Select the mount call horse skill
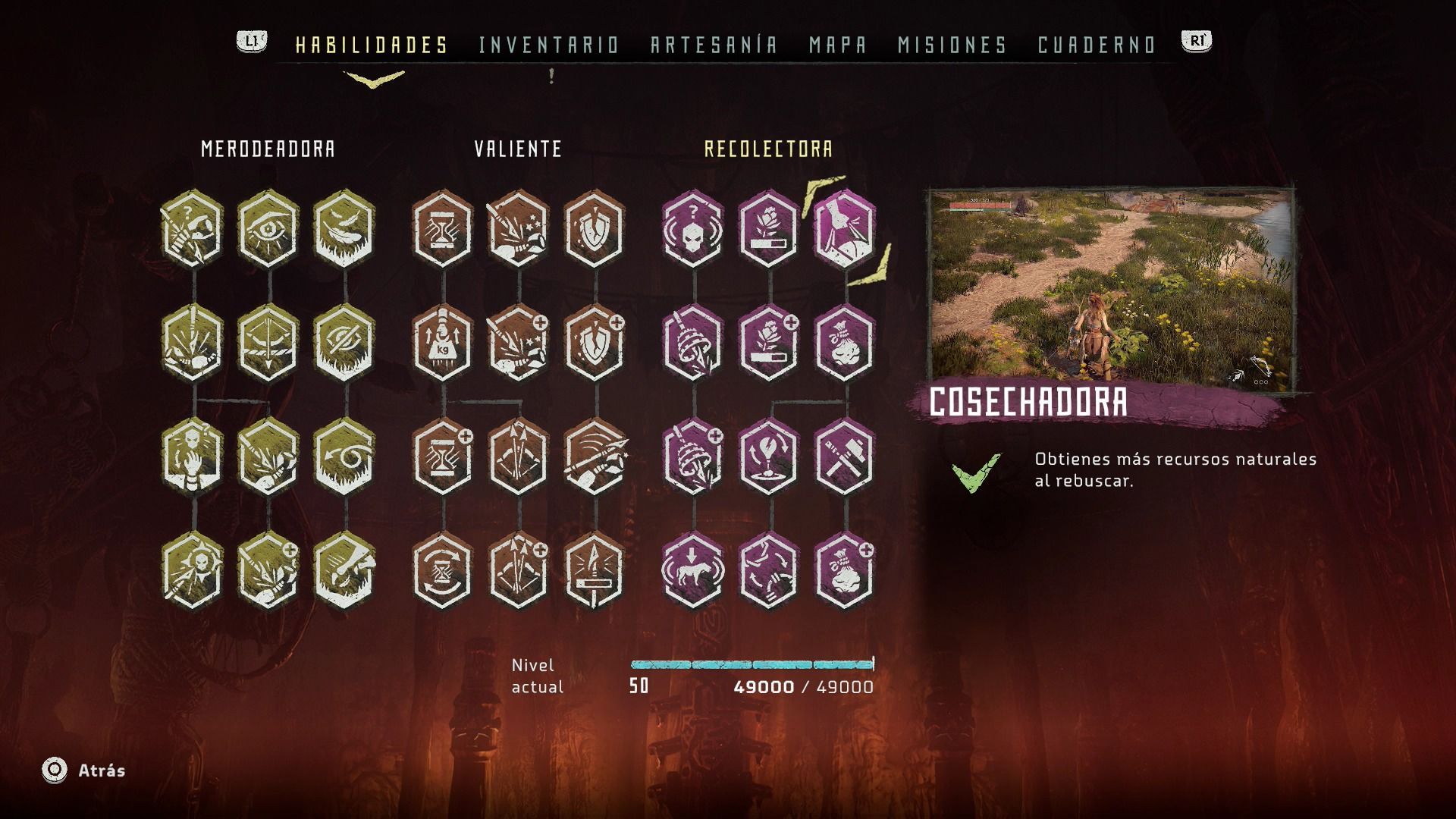 (692, 570)
